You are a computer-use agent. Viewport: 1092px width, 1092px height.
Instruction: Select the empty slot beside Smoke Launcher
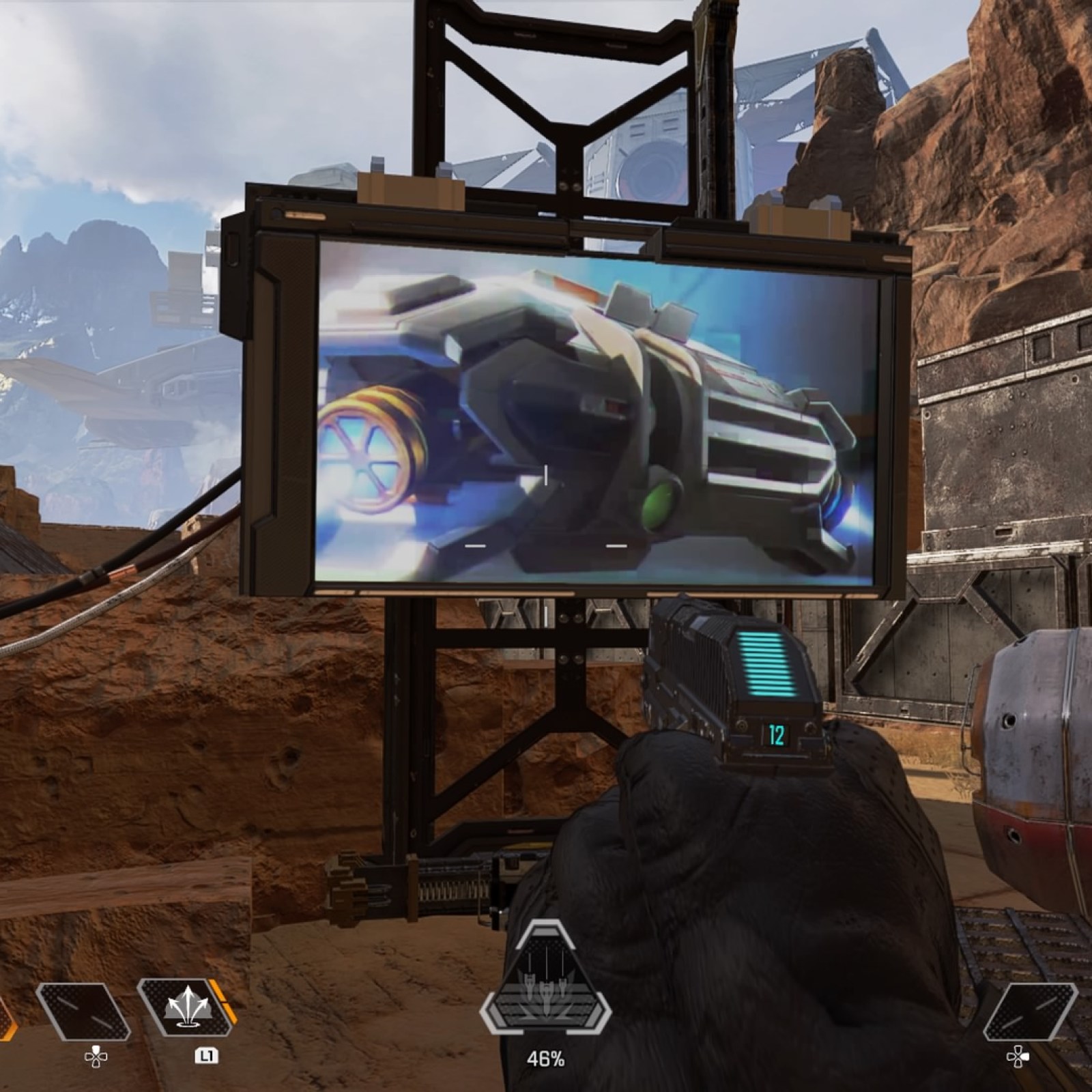point(83,1011)
